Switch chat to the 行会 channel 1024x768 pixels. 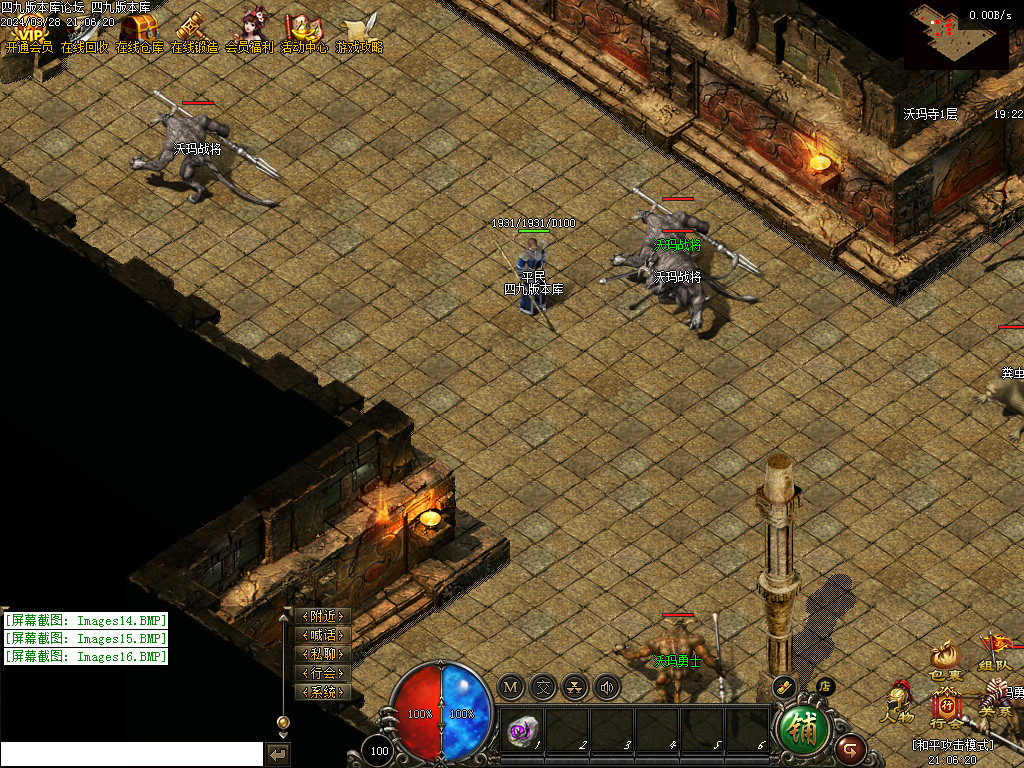pos(323,673)
